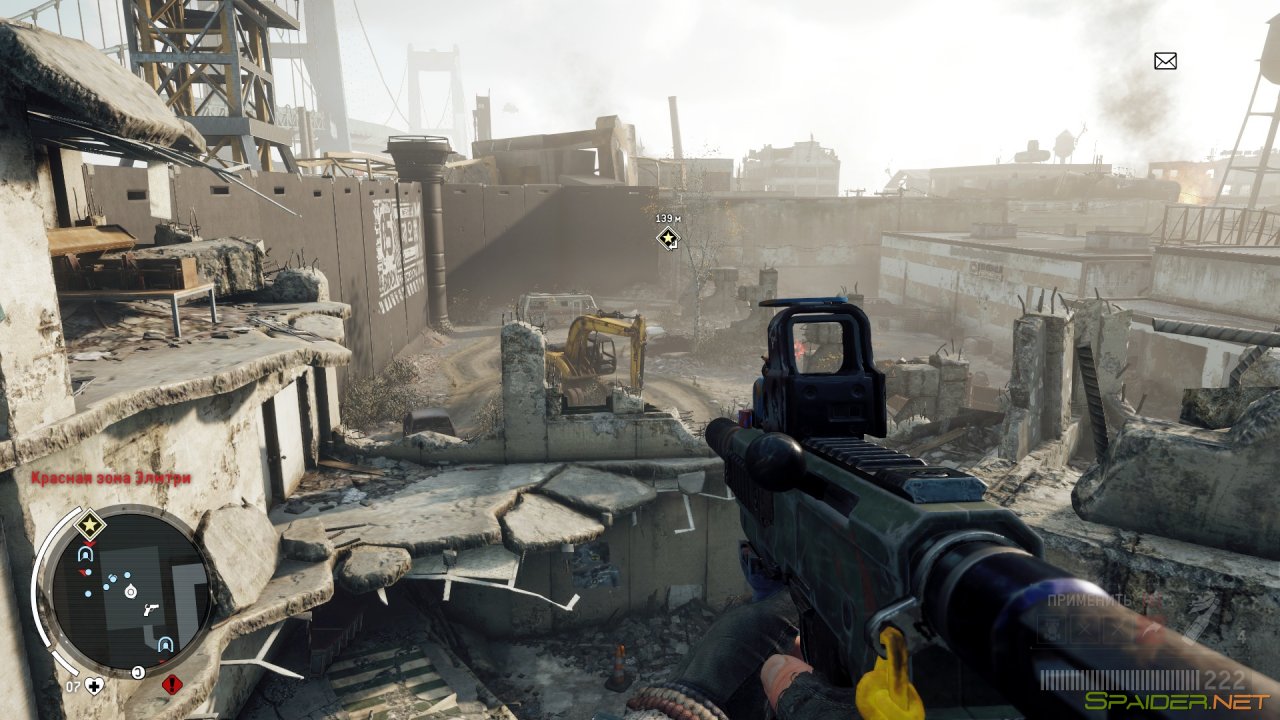The width and height of the screenshot is (1280, 720).
Task: Click the red exclamation warning icon below minimap
Action: pyautogui.click(x=172, y=683)
